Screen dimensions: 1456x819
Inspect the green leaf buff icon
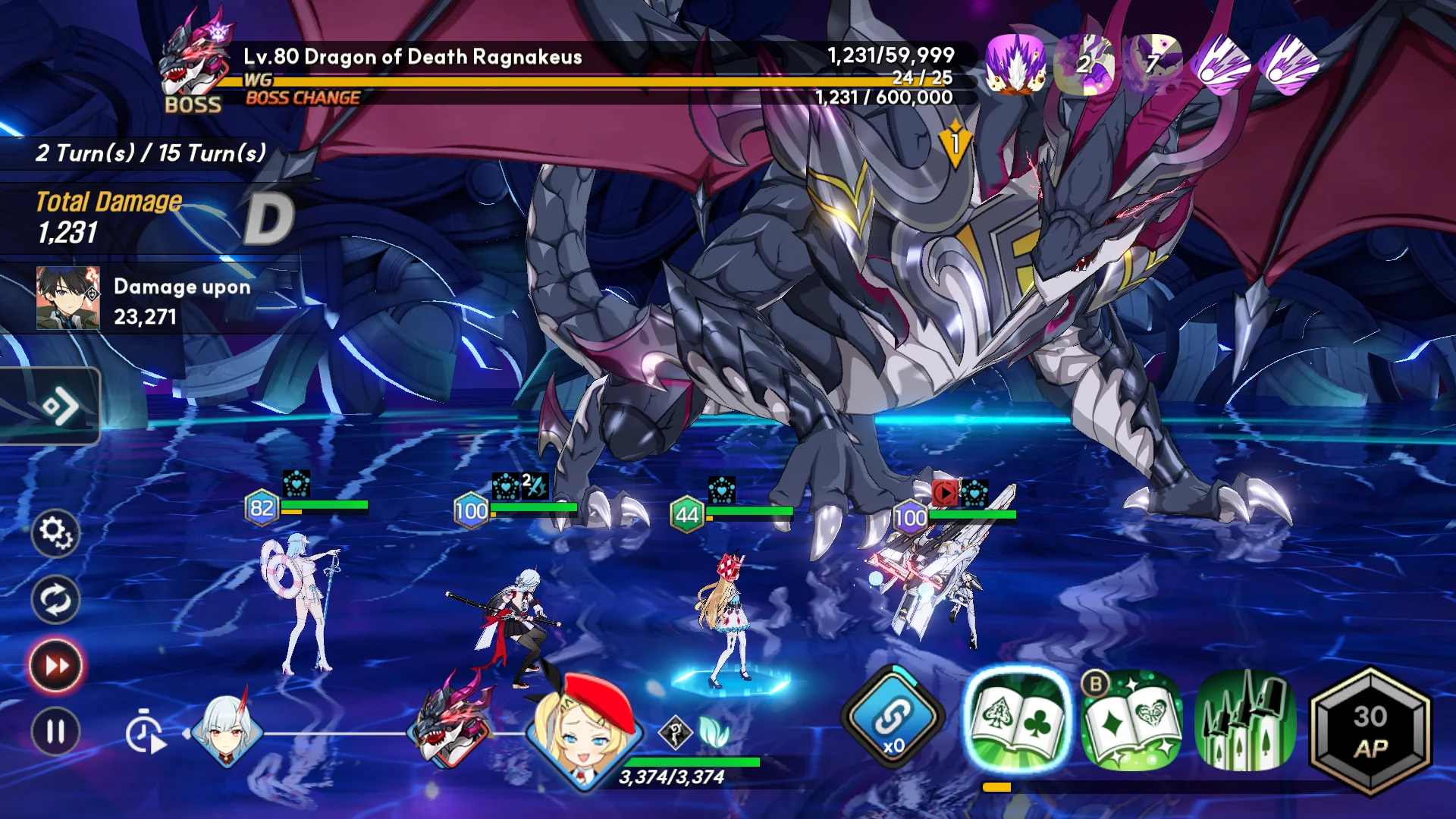(x=713, y=733)
